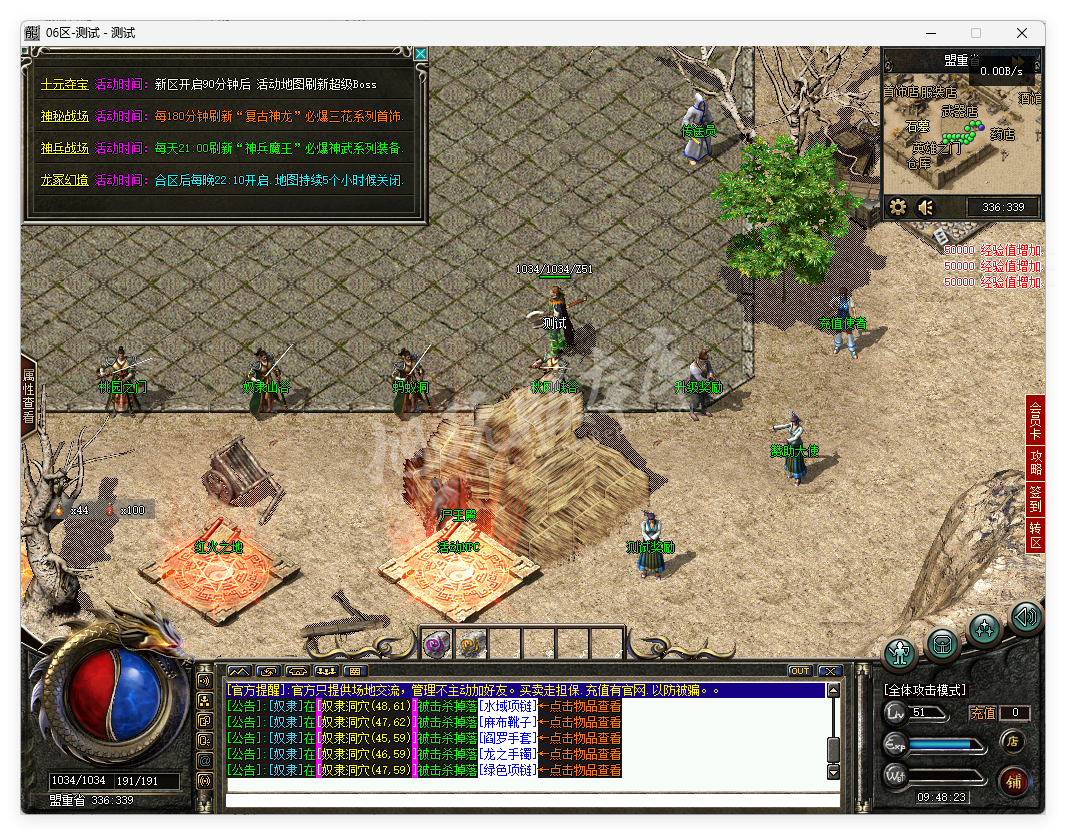Toggle the speaker sound icon under minimap
Viewport: 1066px width, 835px height.
[x=926, y=207]
